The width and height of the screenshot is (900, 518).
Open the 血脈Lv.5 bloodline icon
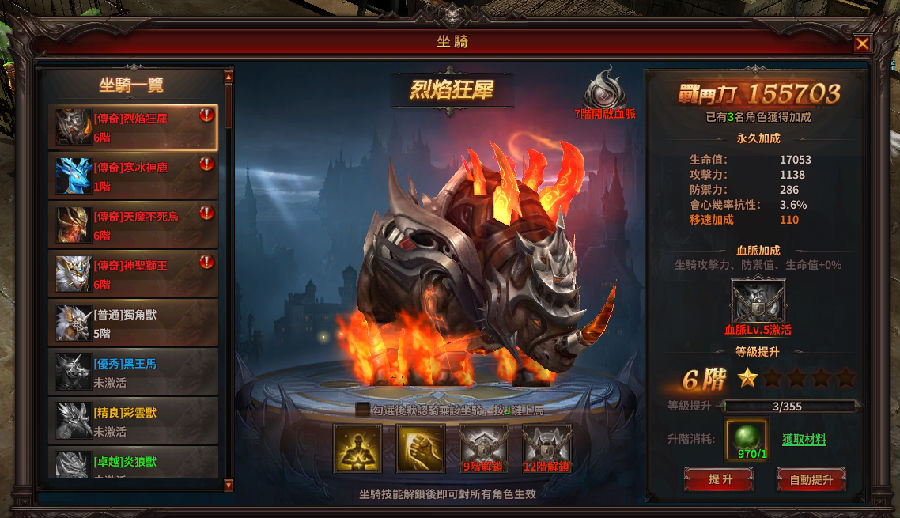click(x=758, y=301)
